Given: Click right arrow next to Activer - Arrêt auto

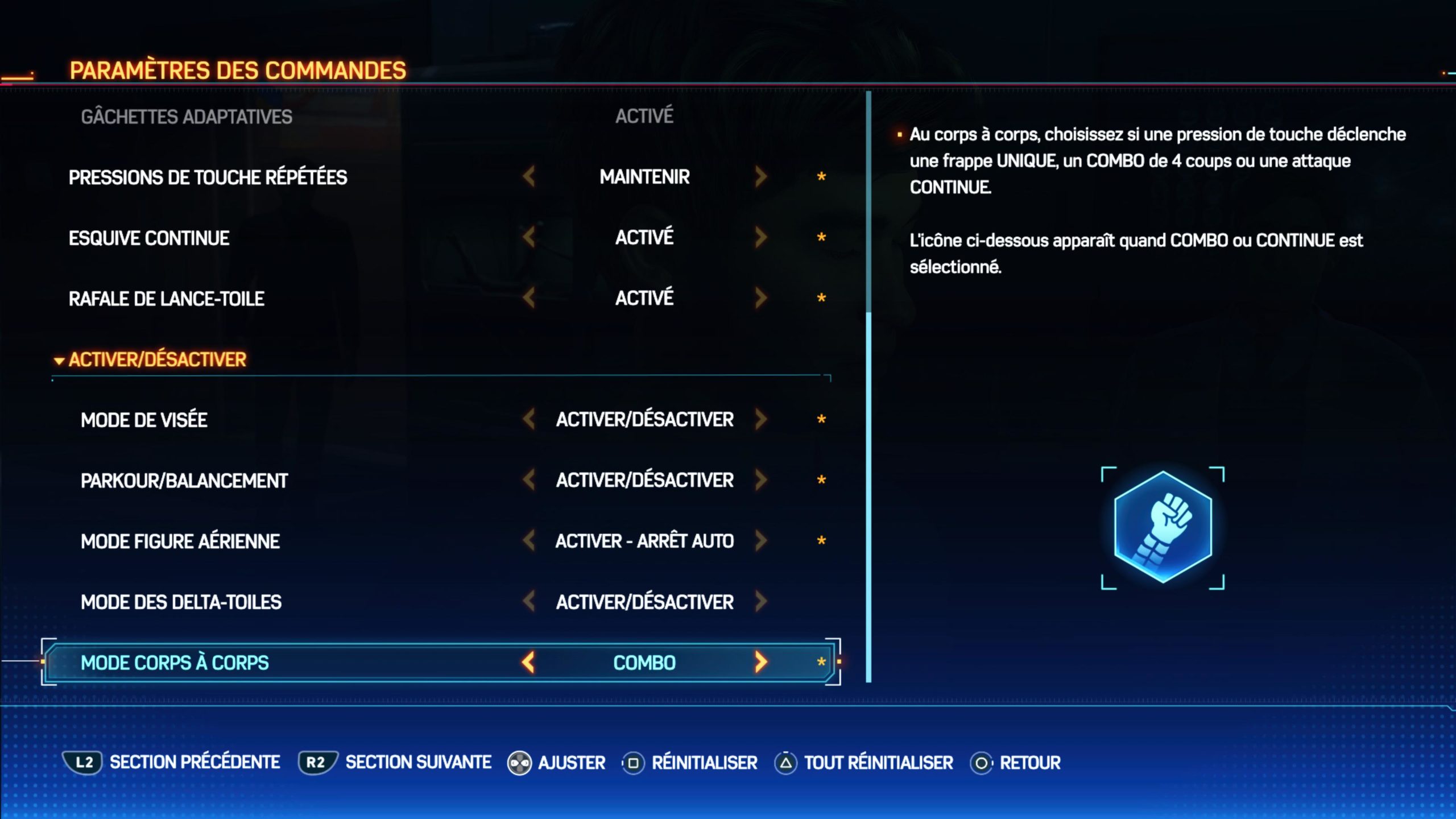Looking at the screenshot, I should click(761, 540).
